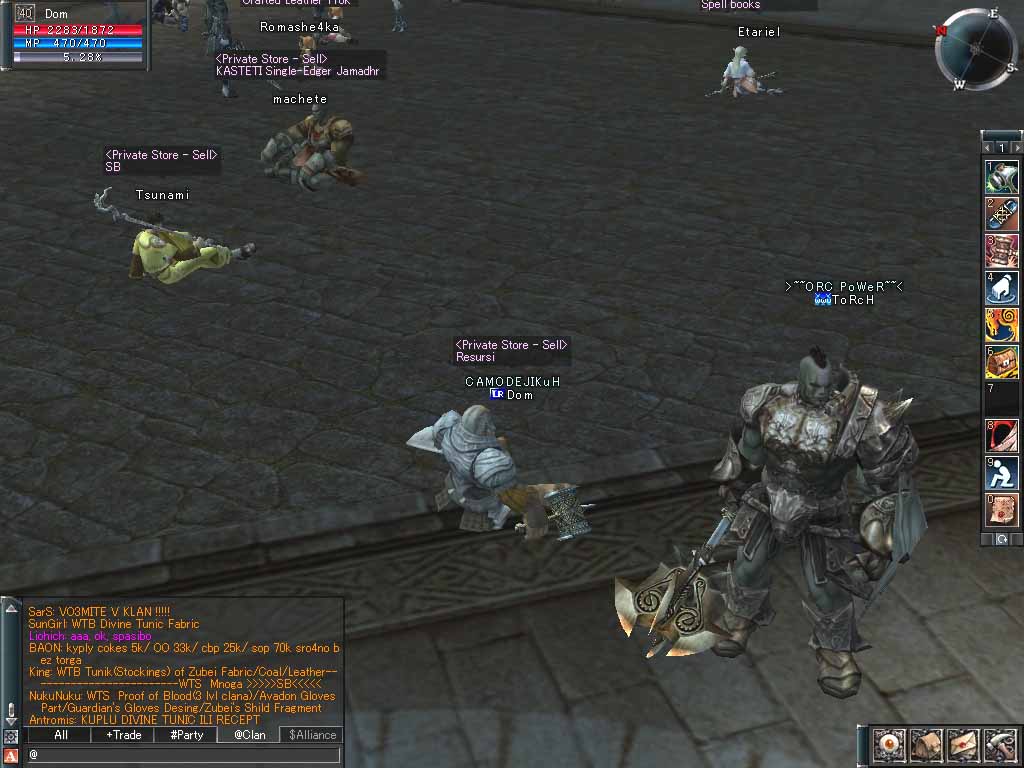The image size is (1024, 768).
Task: Select the treasure chest icon in slot 6
Action: point(1002,362)
